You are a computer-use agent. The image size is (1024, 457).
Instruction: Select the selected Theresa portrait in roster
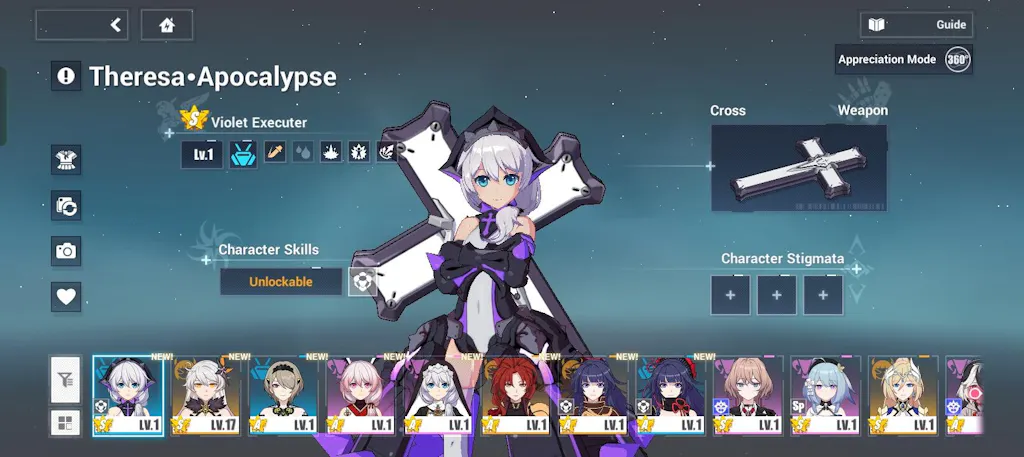tap(128, 395)
